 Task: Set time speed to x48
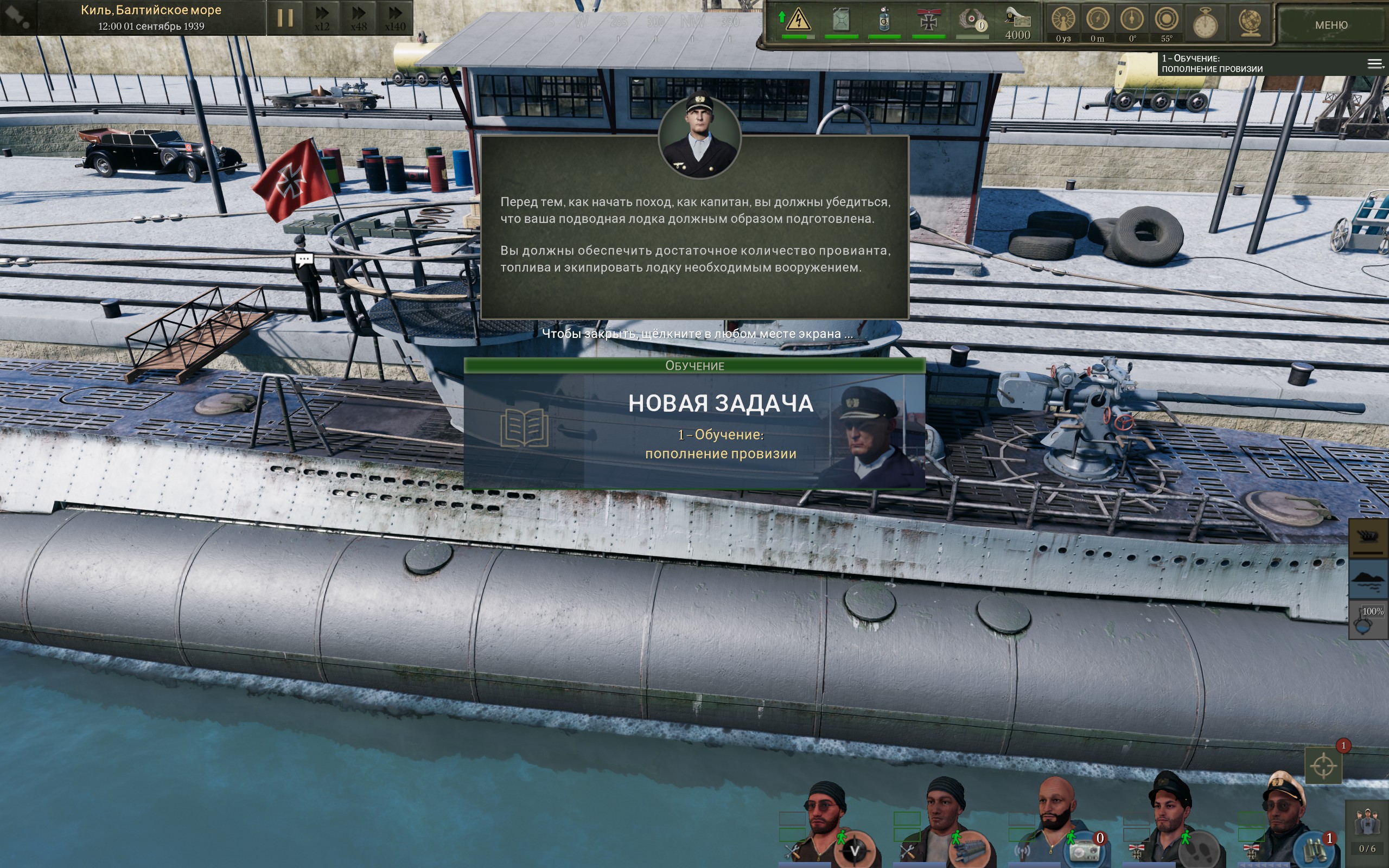pyautogui.click(x=359, y=18)
